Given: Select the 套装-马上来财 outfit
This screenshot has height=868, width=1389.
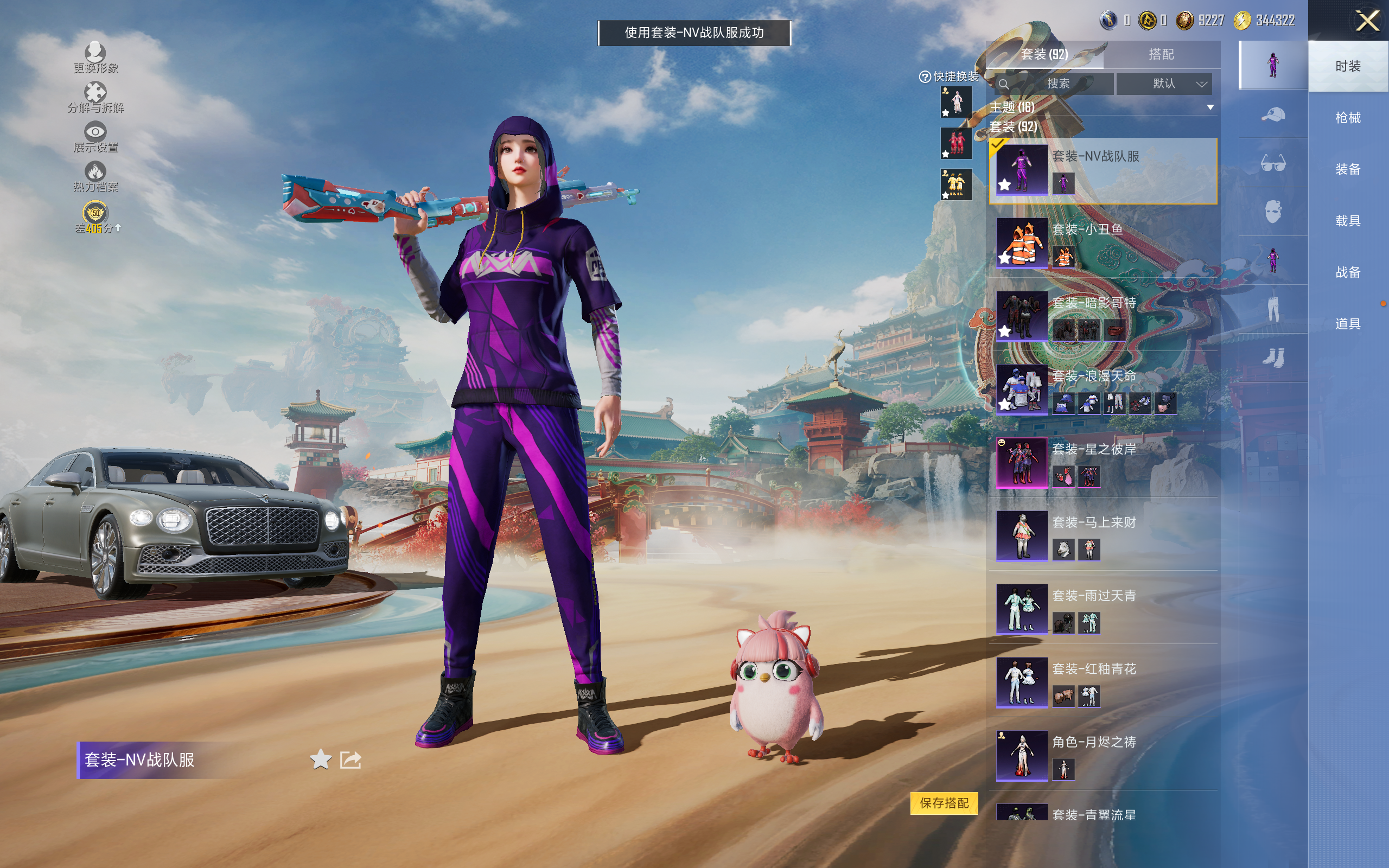Looking at the screenshot, I should [x=1102, y=536].
